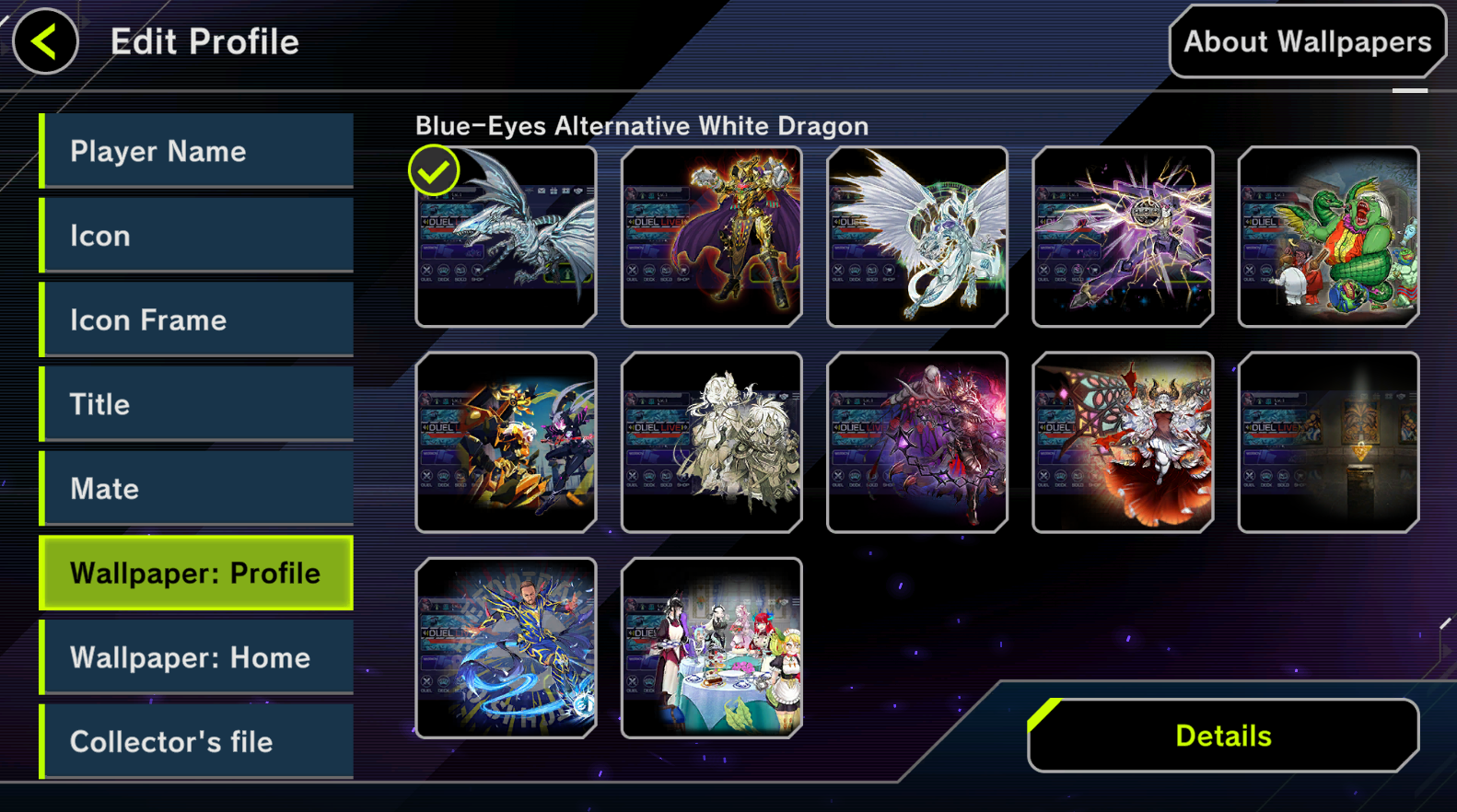Image resolution: width=1457 pixels, height=812 pixels.
Task: Choose the Title menu entry
Action: tap(197, 404)
